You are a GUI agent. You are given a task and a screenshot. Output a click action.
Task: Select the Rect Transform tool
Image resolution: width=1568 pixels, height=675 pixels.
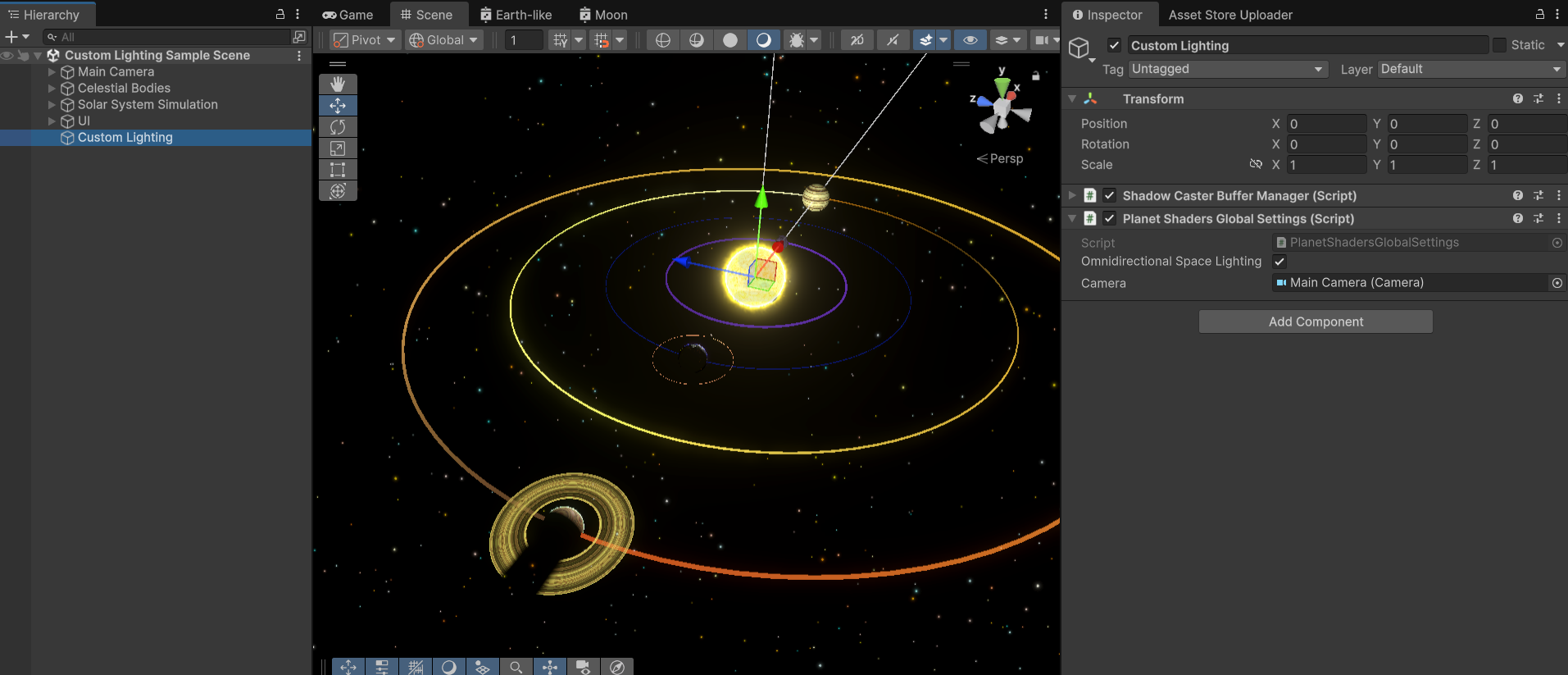(x=338, y=170)
